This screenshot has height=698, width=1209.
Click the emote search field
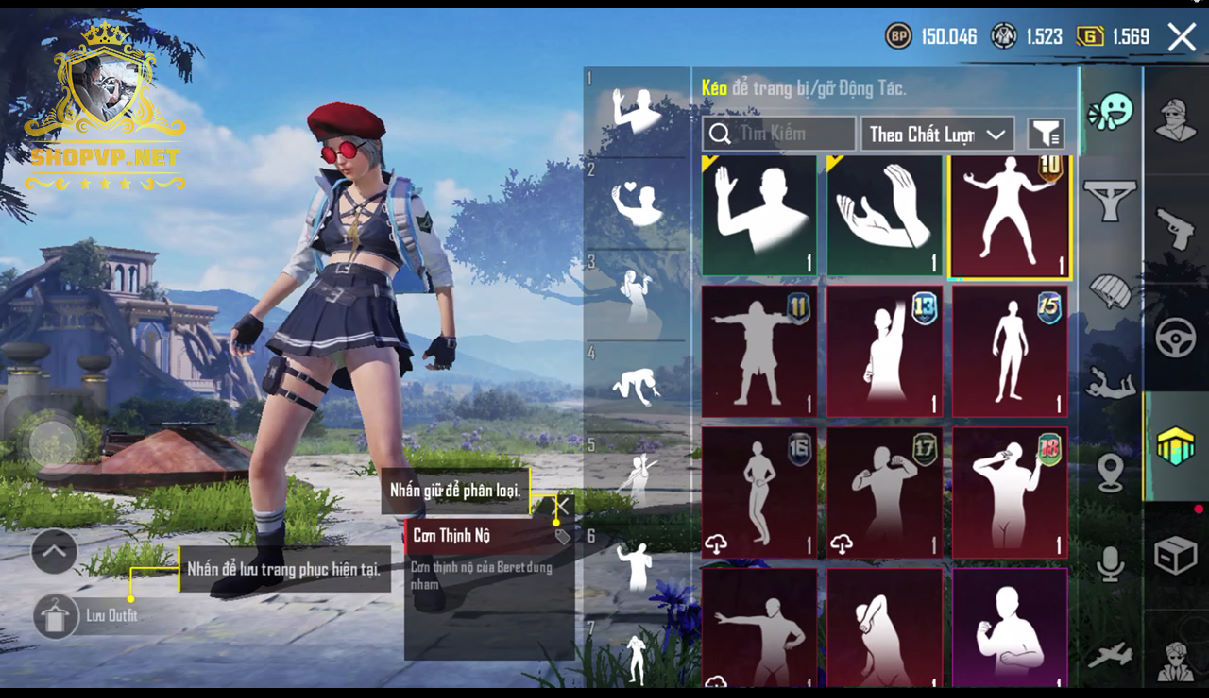pyautogui.click(x=780, y=134)
